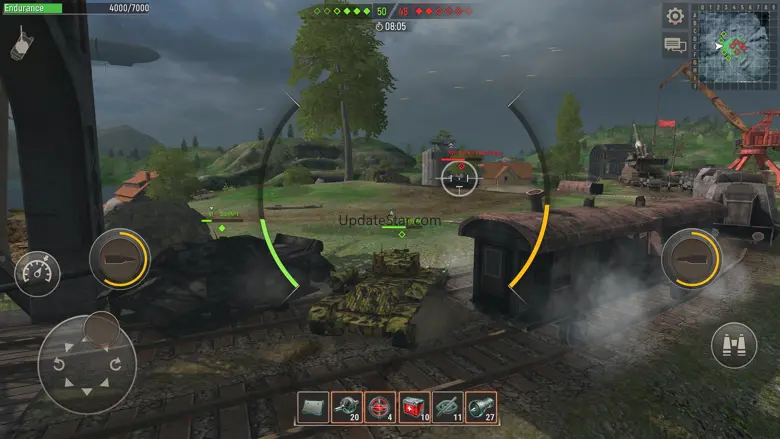The image size is (780, 439).
Task: Open the quick chat panel
Action: (x=675, y=45)
